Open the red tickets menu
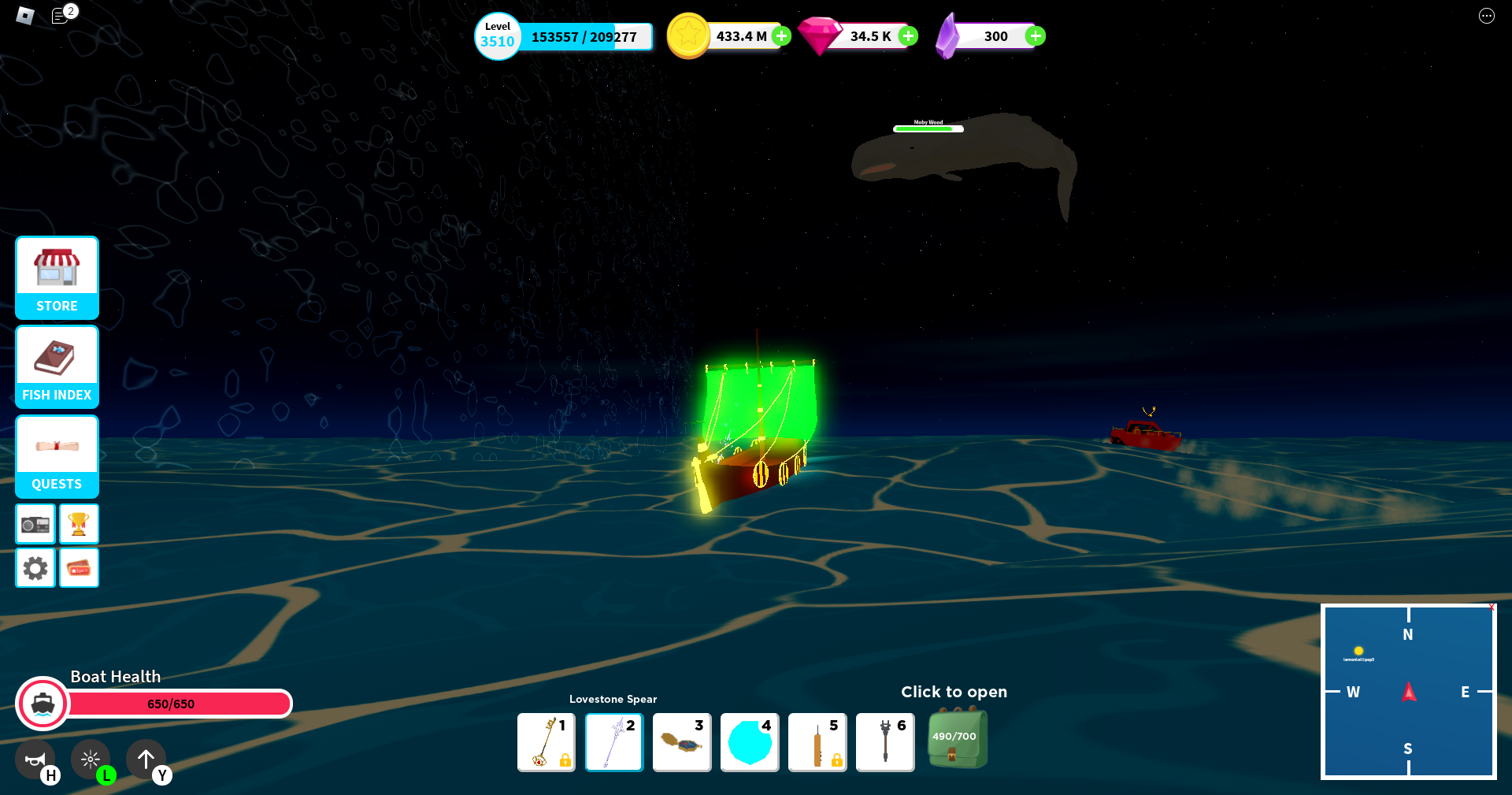The width and height of the screenshot is (1512, 795). click(x=79, y=568)
